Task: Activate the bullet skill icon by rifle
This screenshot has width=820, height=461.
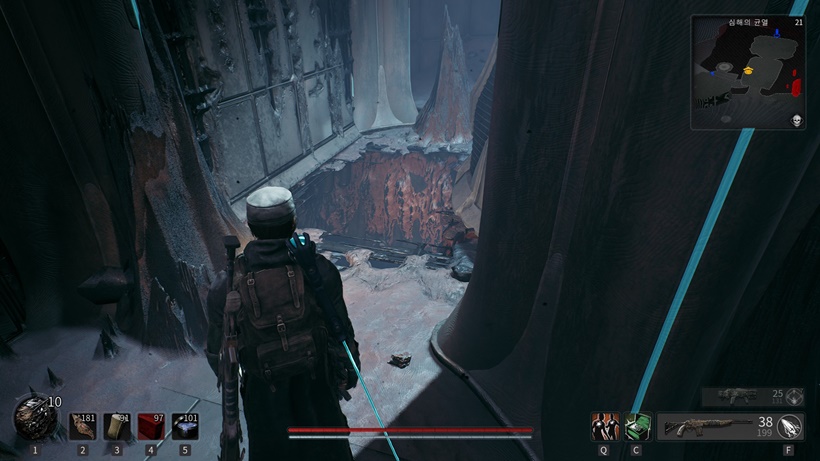Action: pos(792,427)
